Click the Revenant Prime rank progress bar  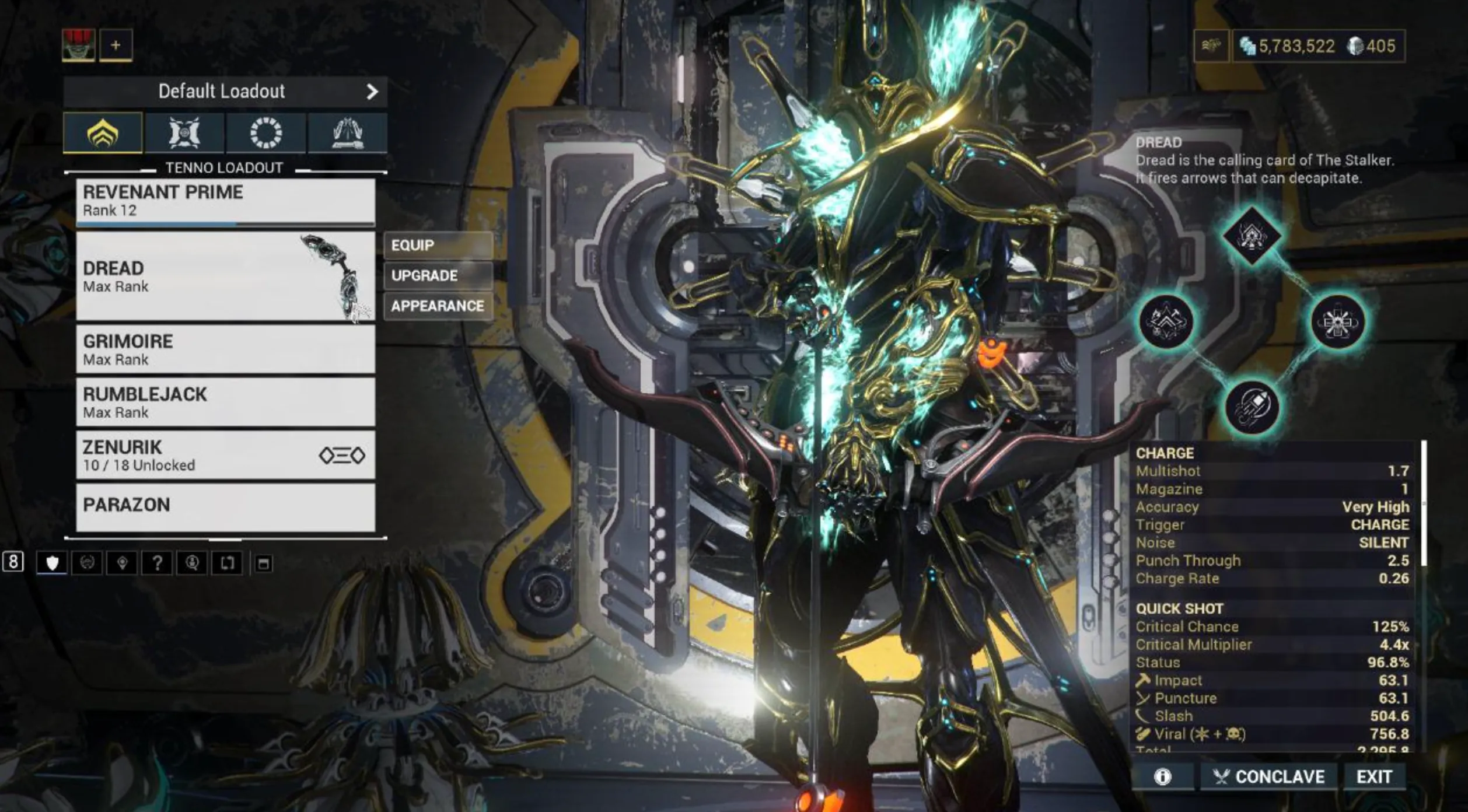point(225,227)
